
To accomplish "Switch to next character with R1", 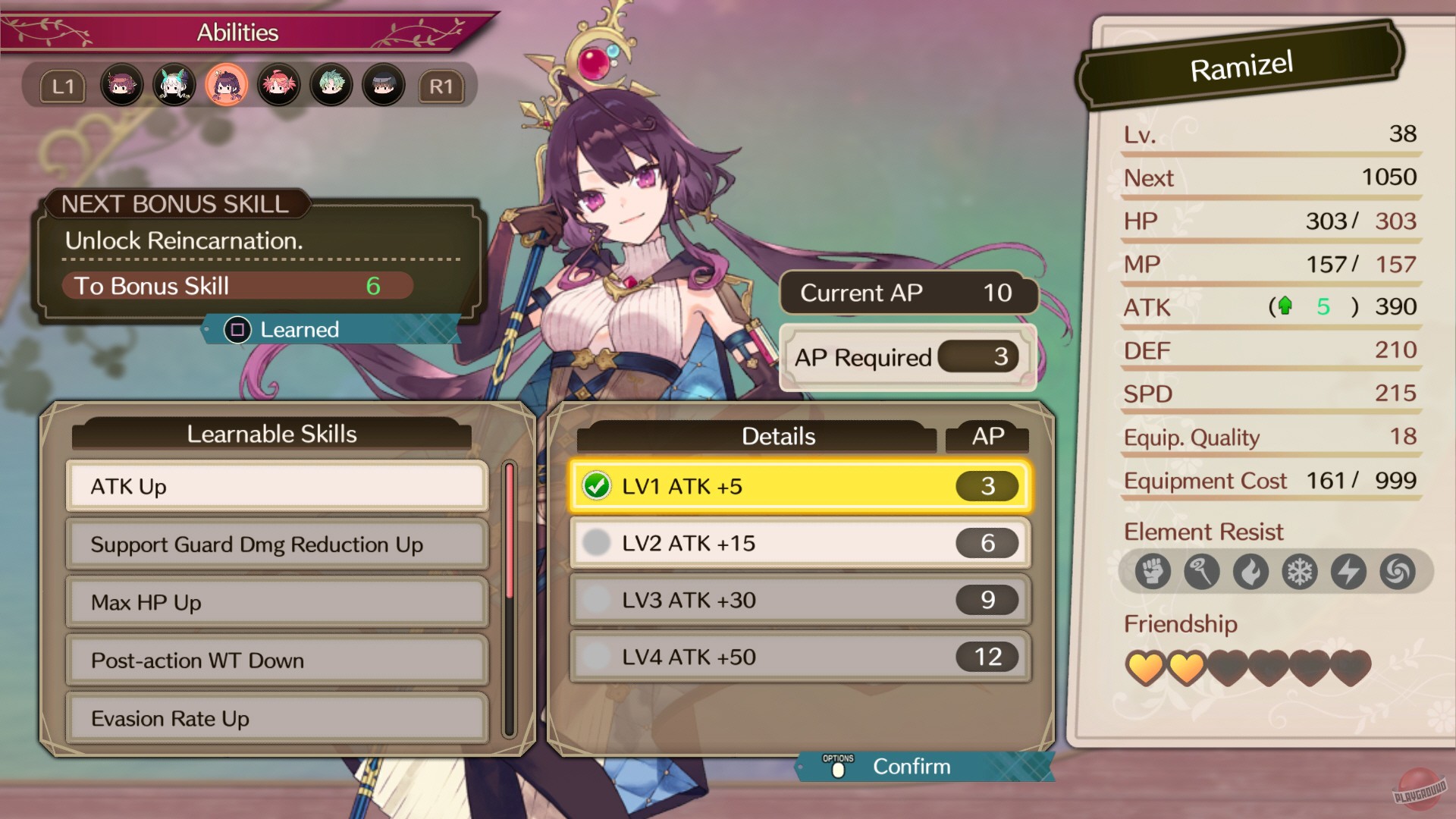I will [x=442, y=85].
